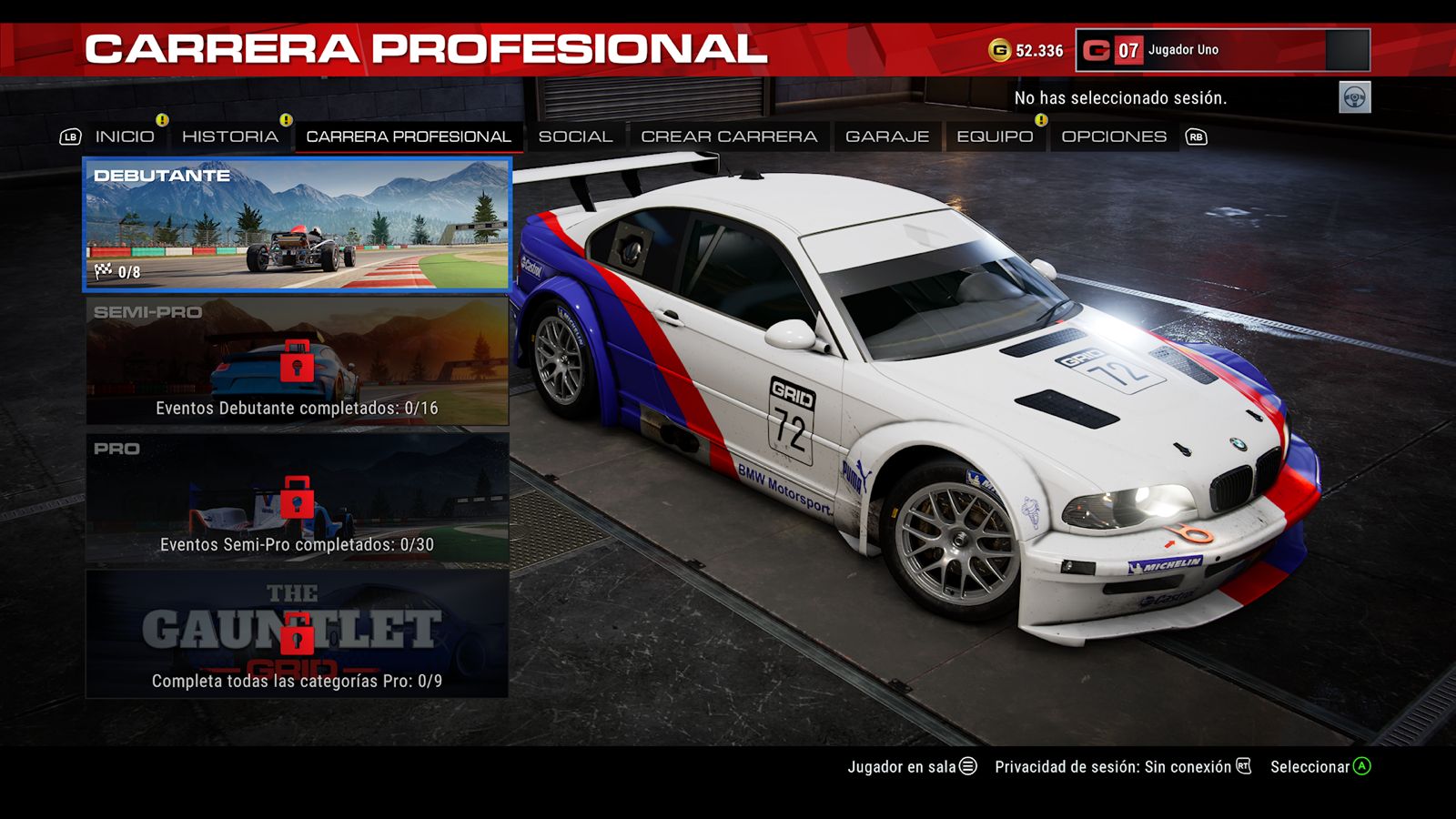Choose the Debutante career tier

pos(297,225)
